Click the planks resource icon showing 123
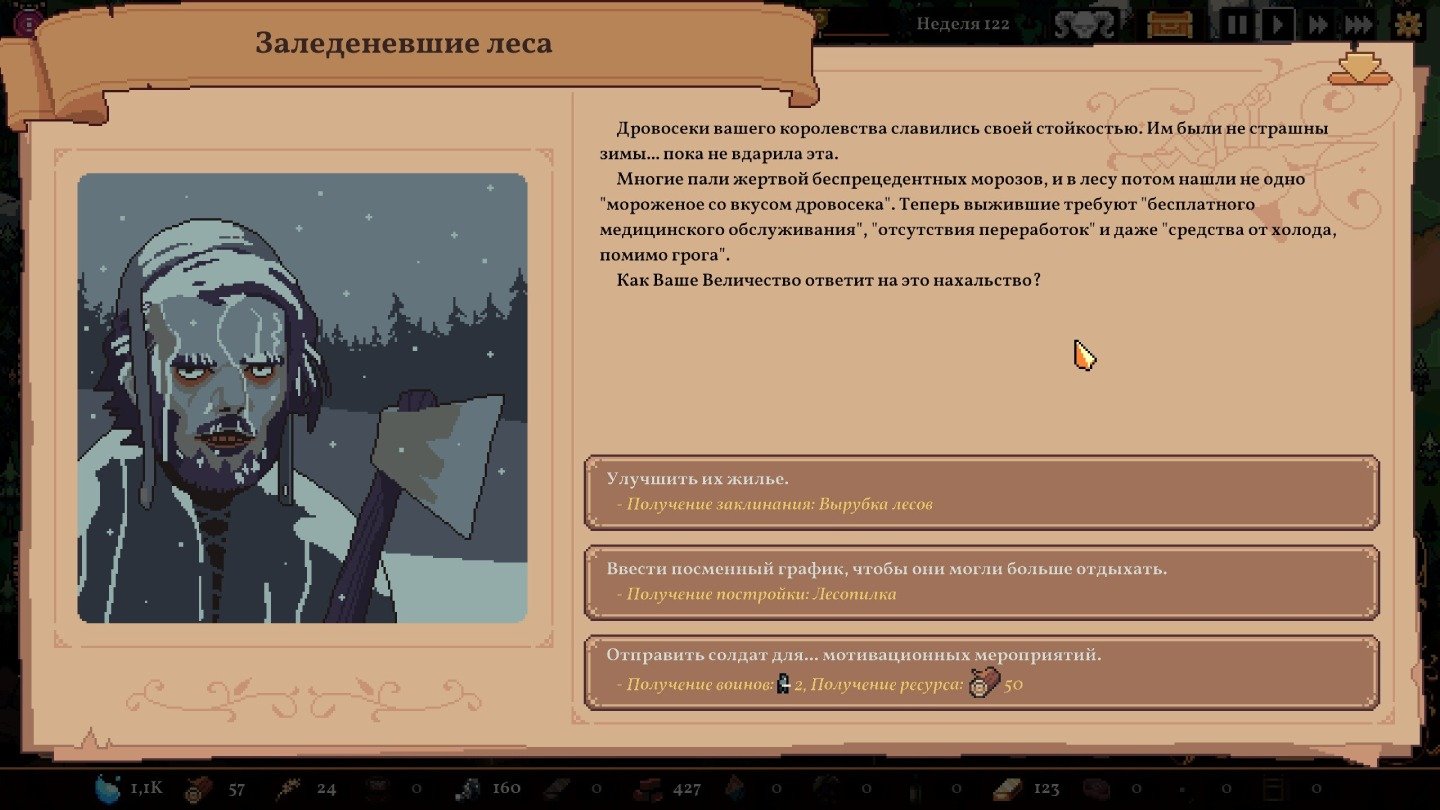Viewport: 1440px width, 810px height. pos(1005,787)
